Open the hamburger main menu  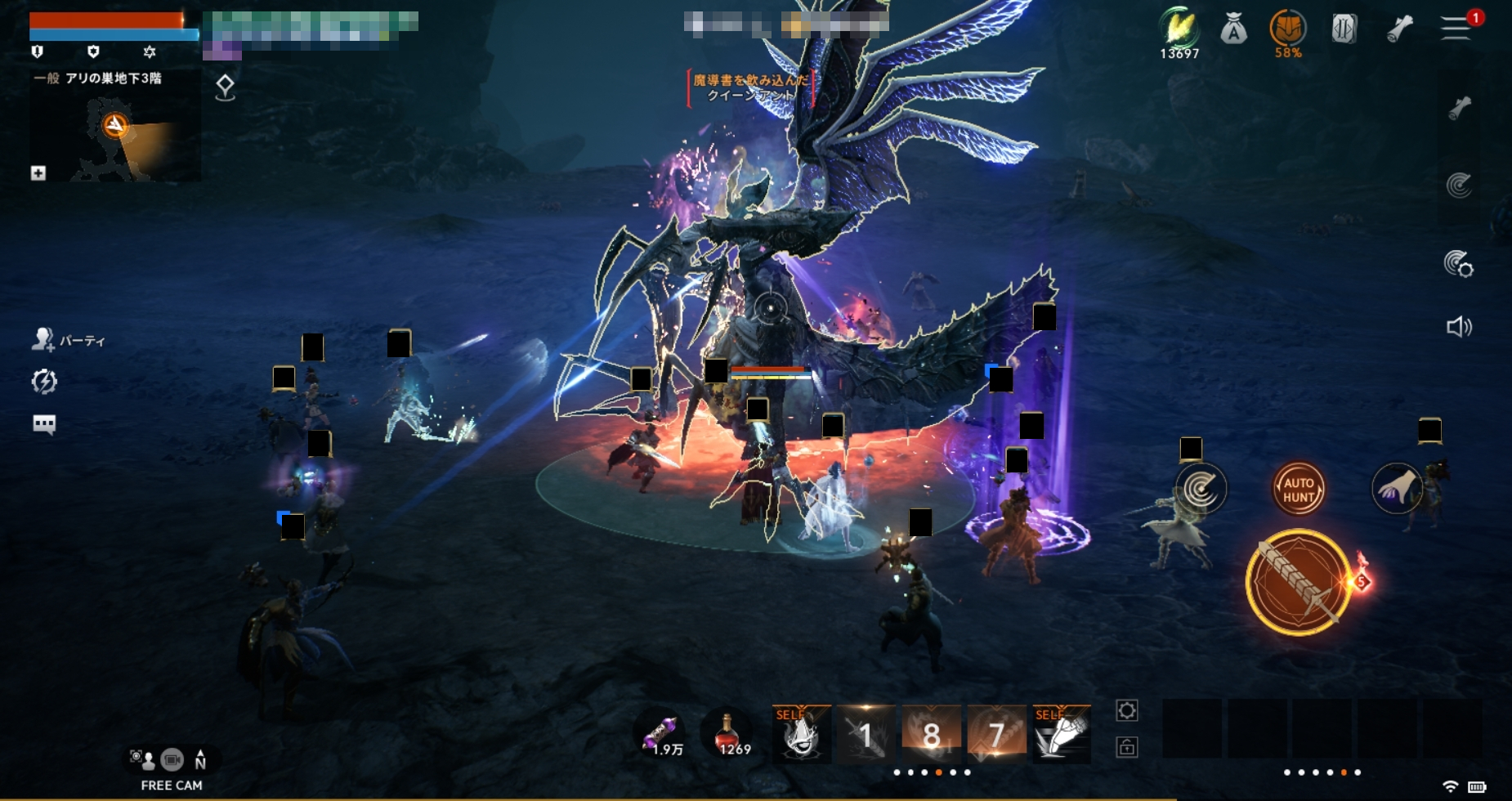(1456, 29)
